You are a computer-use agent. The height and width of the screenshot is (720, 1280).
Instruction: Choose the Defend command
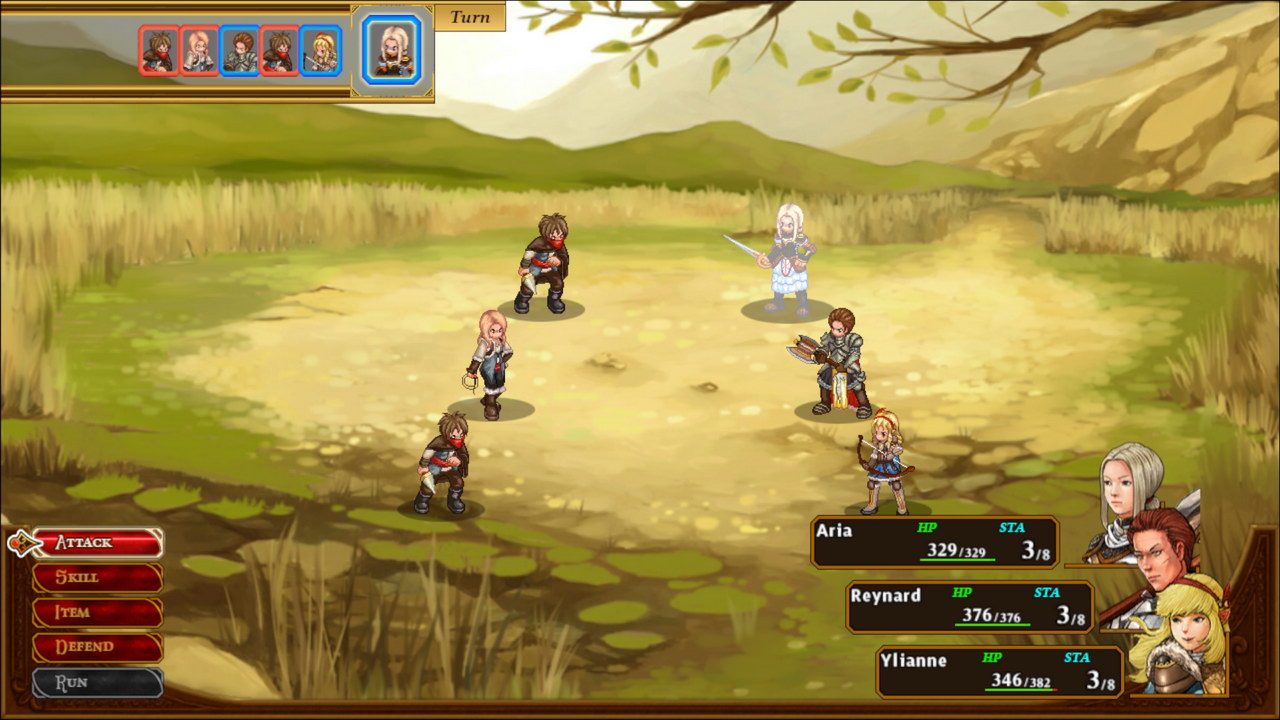point(96,647)
